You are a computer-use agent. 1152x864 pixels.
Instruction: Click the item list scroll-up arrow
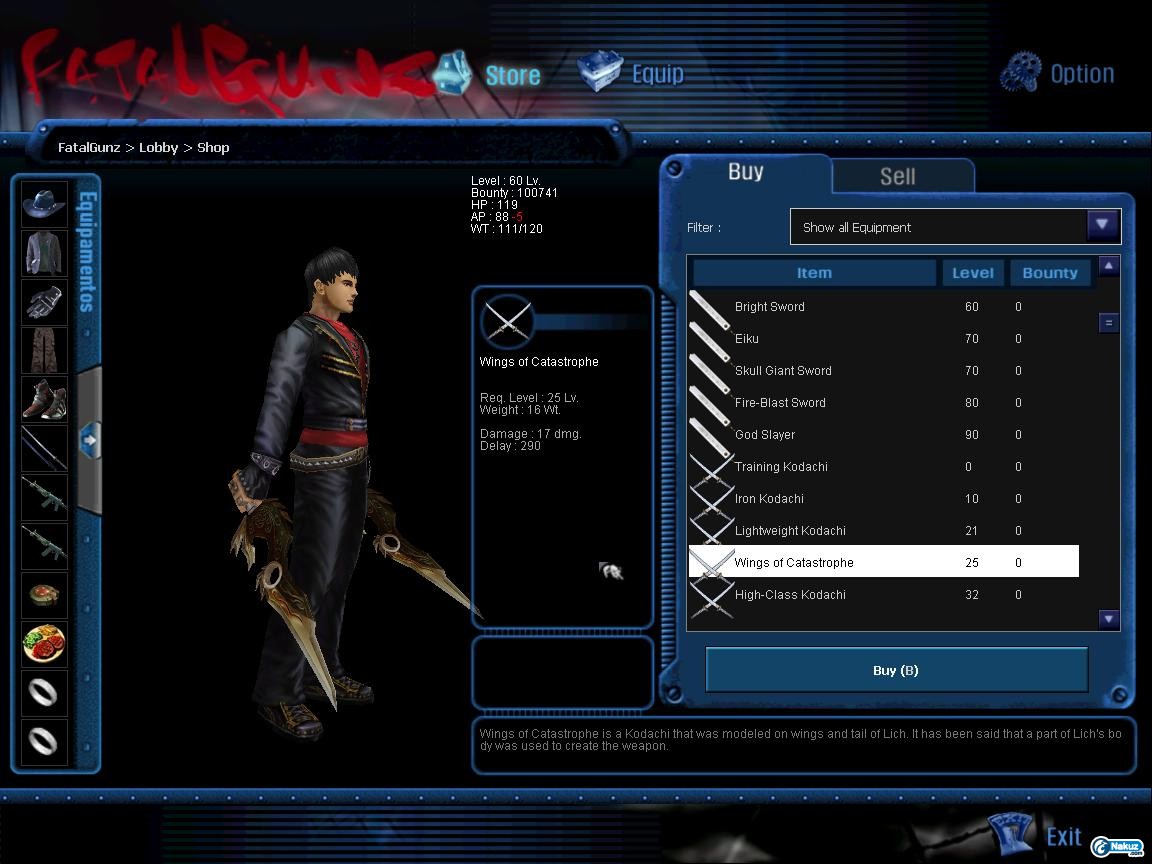1108,266
